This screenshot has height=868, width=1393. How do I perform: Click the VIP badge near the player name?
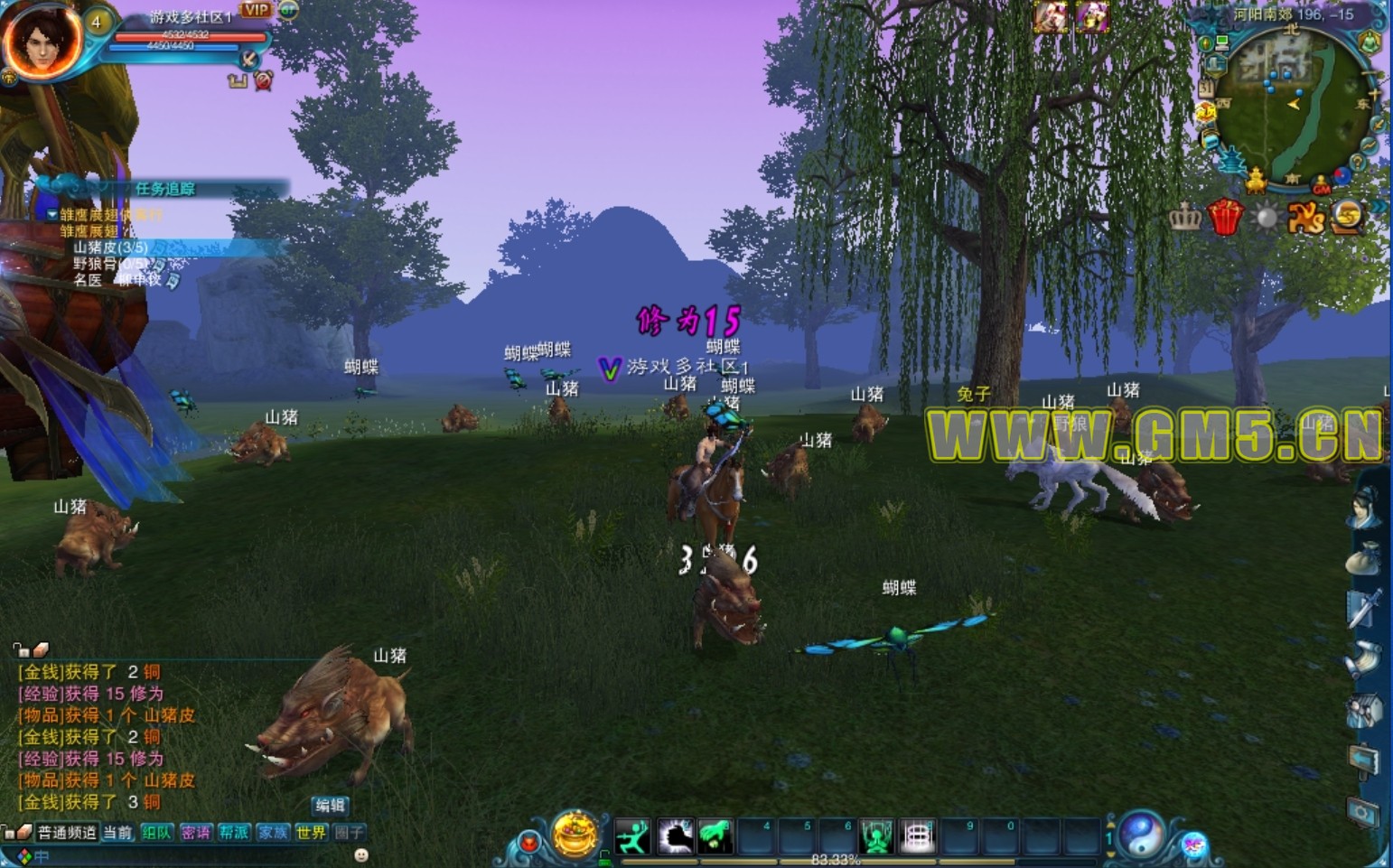pos(256,10)
